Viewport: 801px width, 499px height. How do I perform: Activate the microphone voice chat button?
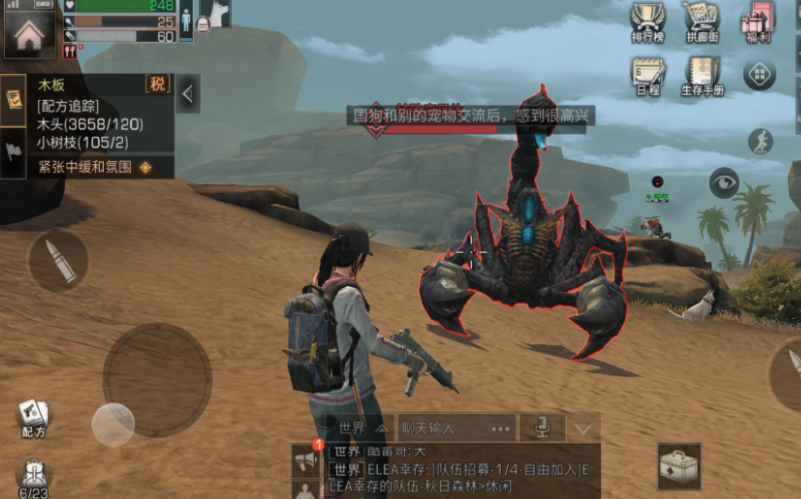coord(542,427)
